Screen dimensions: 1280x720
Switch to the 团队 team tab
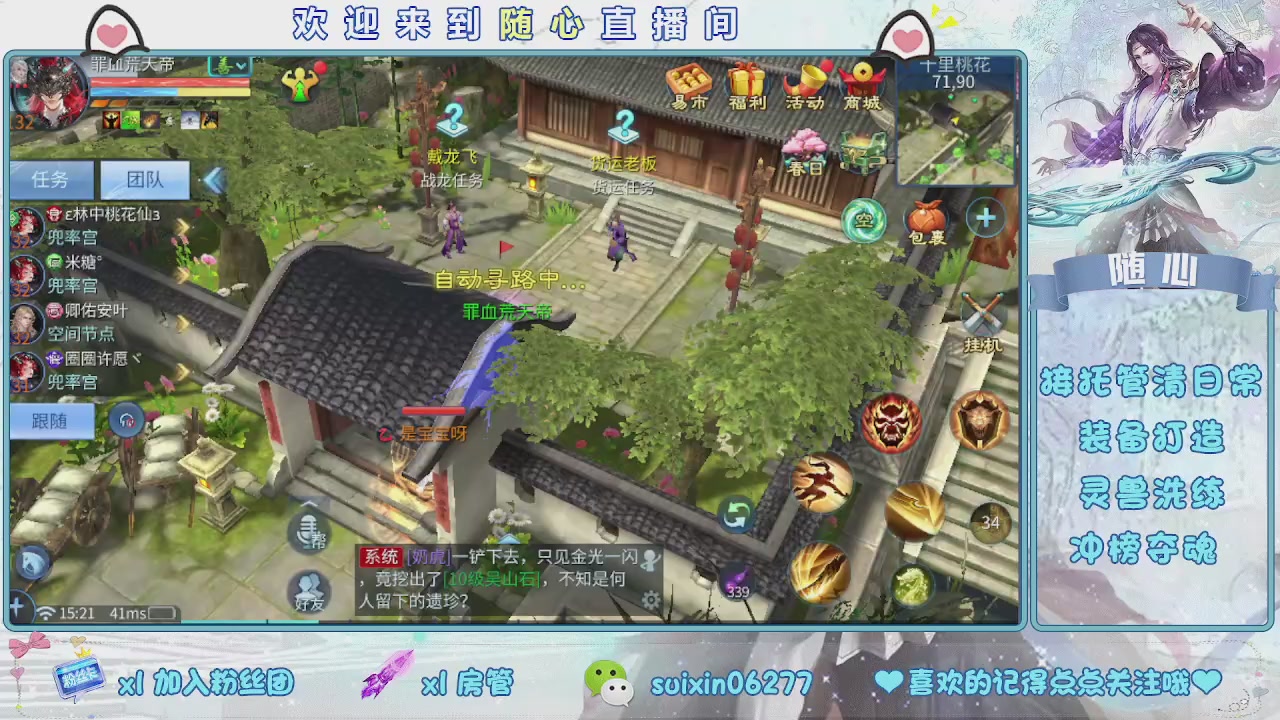point(142,181)
